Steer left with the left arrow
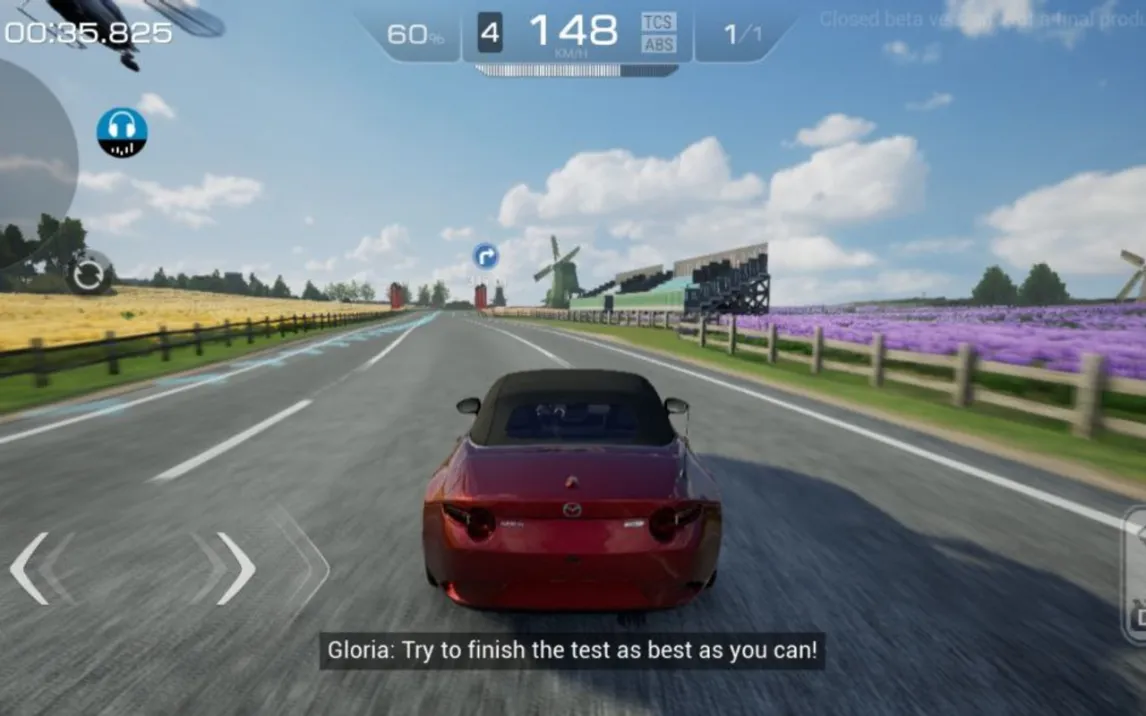The height and width of the screenshot is (716, 1146). coord(30,568)
